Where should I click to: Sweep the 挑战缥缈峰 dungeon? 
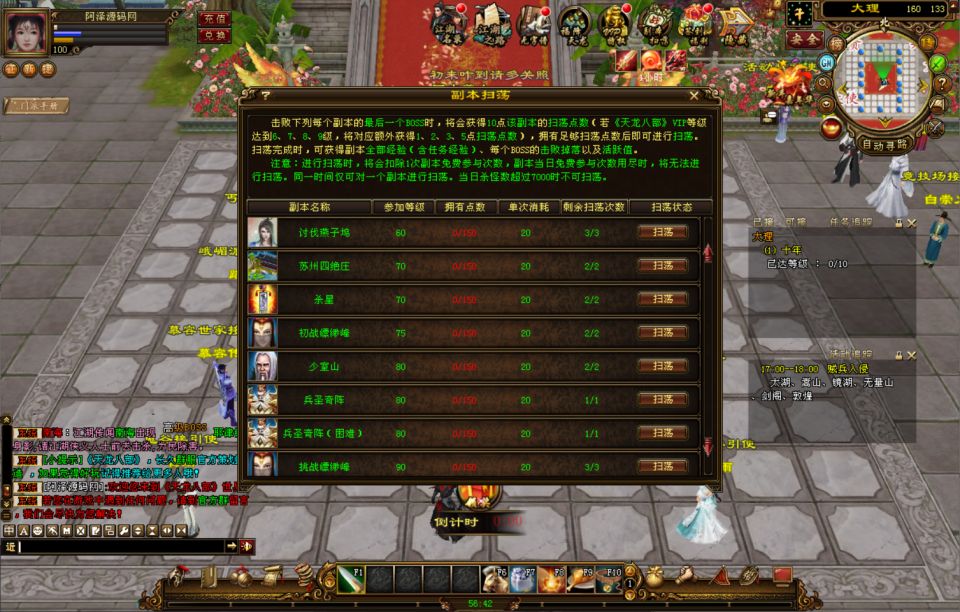point(663,466)
